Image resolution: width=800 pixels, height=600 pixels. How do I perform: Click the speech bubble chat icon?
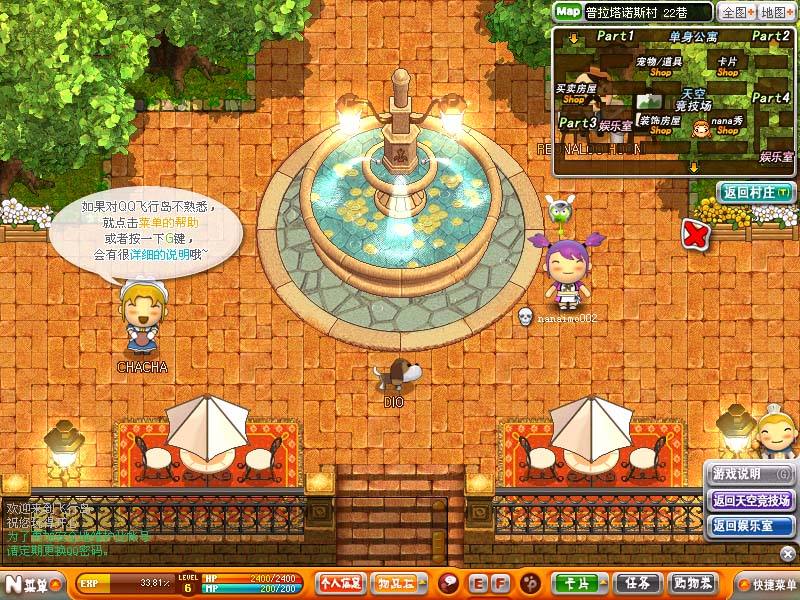[449, 582]
